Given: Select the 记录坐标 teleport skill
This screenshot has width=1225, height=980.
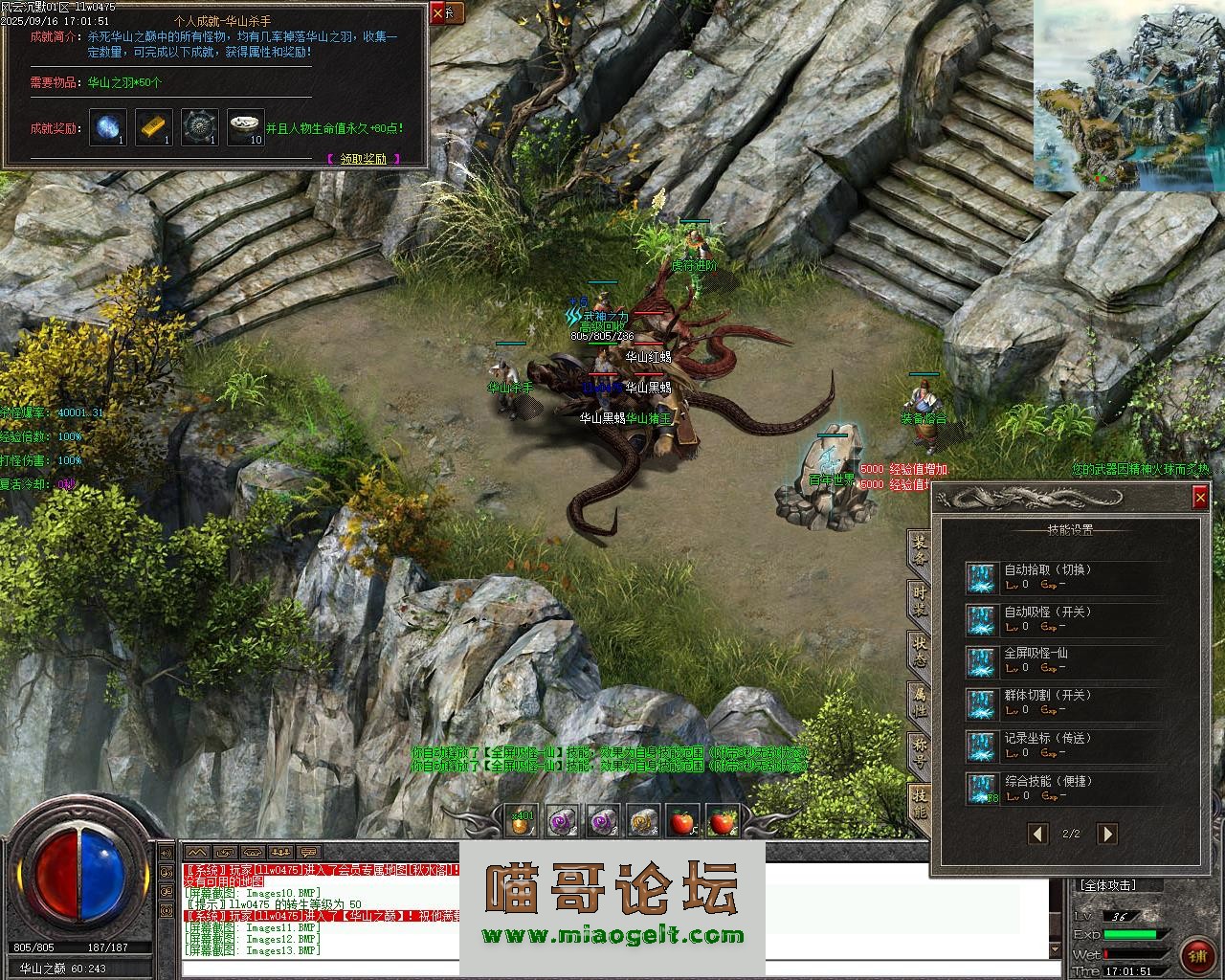Looking at the screenshot, I should tap(982, 746).
